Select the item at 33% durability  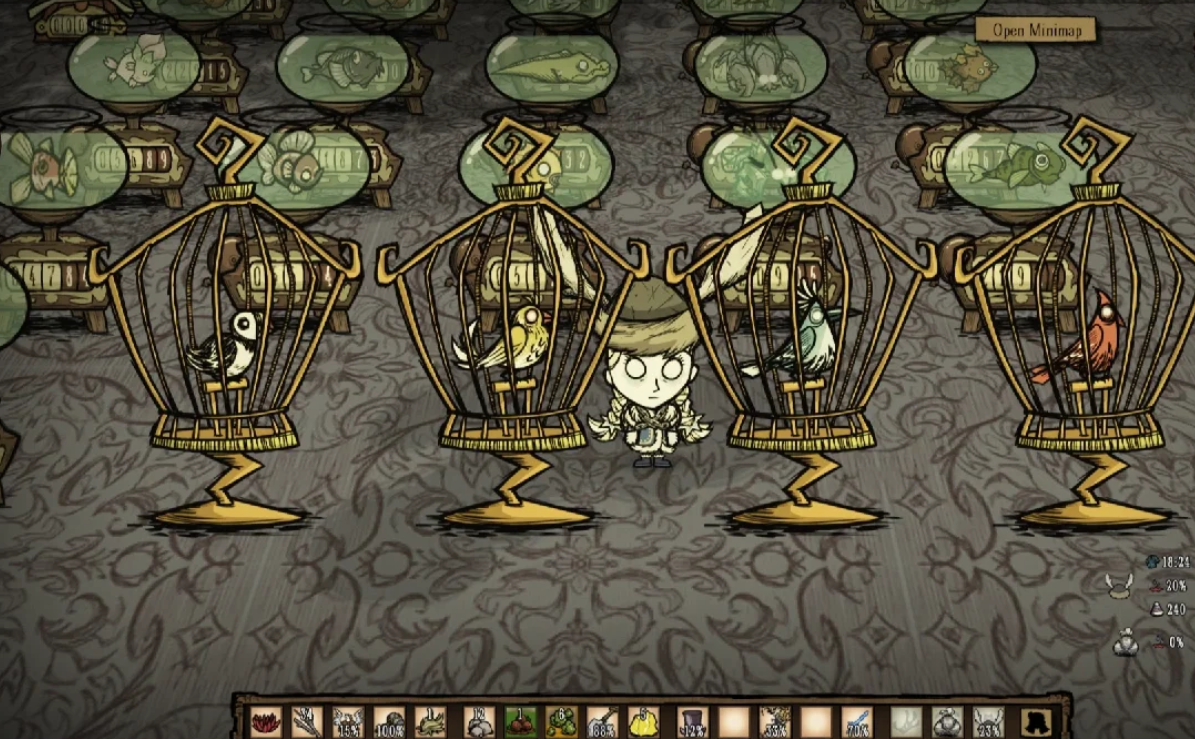coord(777,718)
